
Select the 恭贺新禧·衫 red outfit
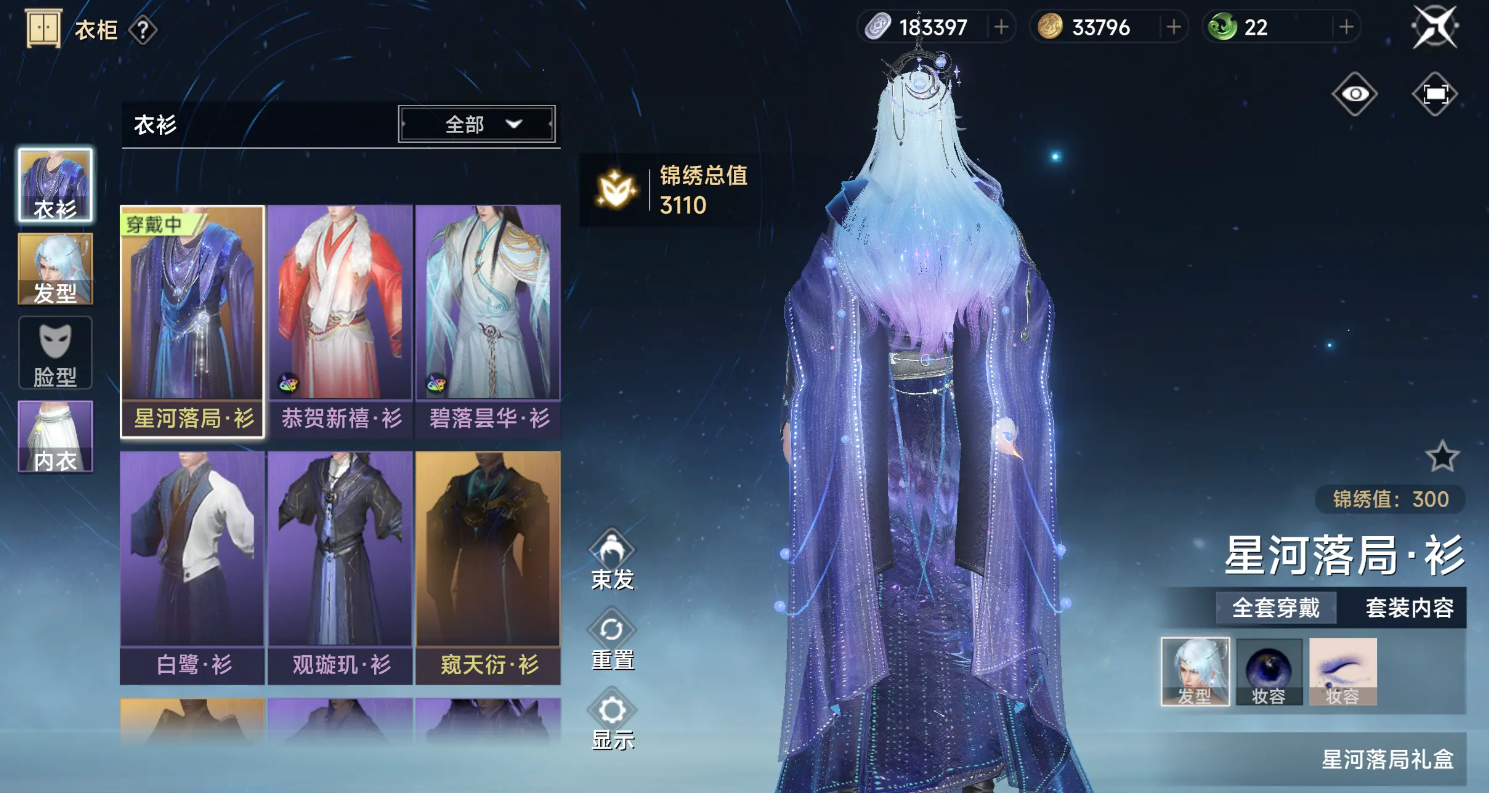tap(340, 318)
